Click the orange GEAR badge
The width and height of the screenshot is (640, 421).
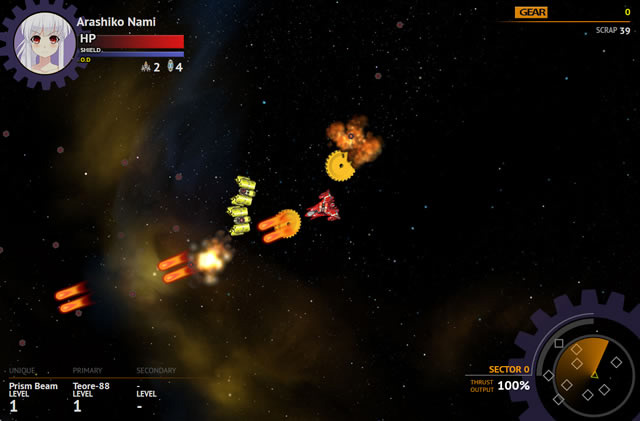tap(531, 12)
